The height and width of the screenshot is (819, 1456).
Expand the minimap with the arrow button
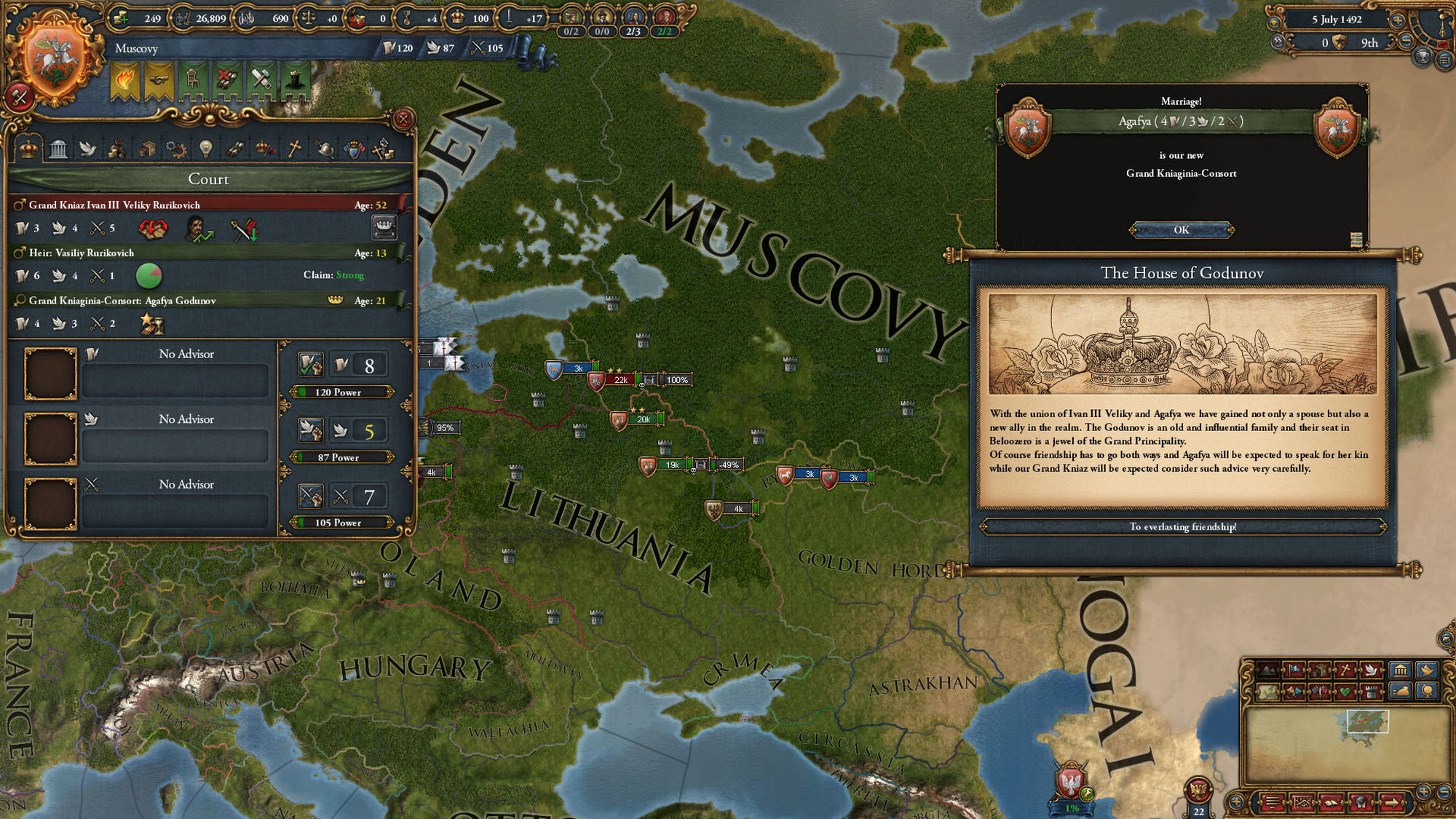[x=1392, y=804]
